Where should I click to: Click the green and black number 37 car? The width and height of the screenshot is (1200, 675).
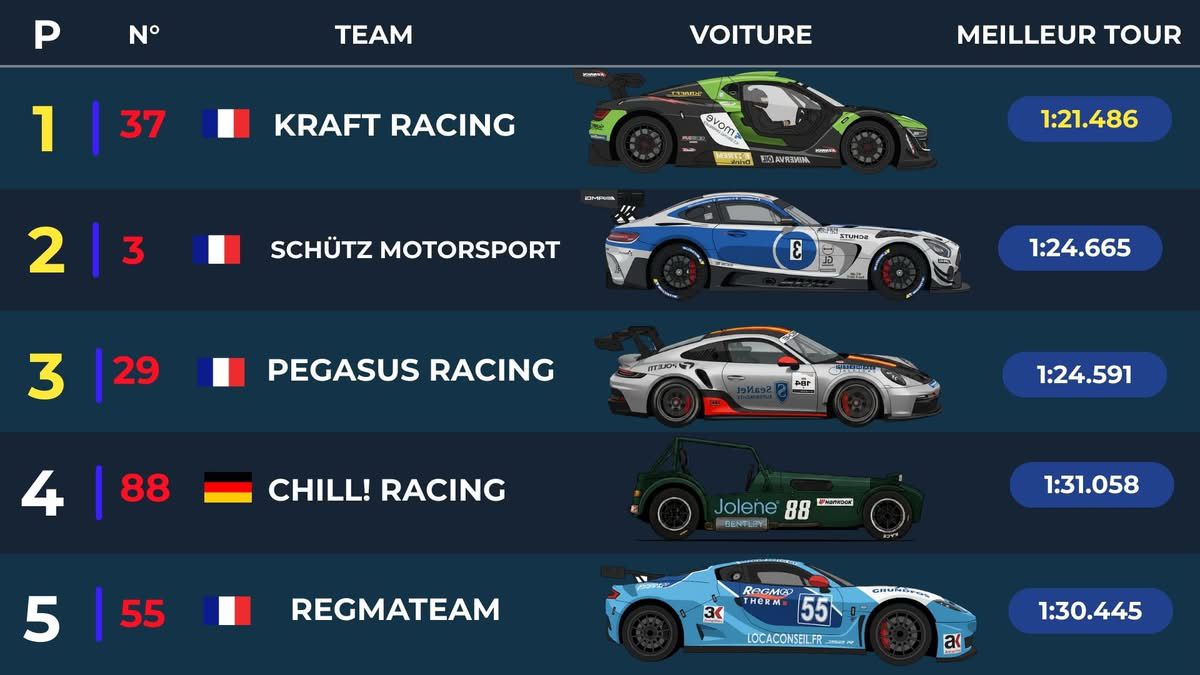click(x=756, y=122)
